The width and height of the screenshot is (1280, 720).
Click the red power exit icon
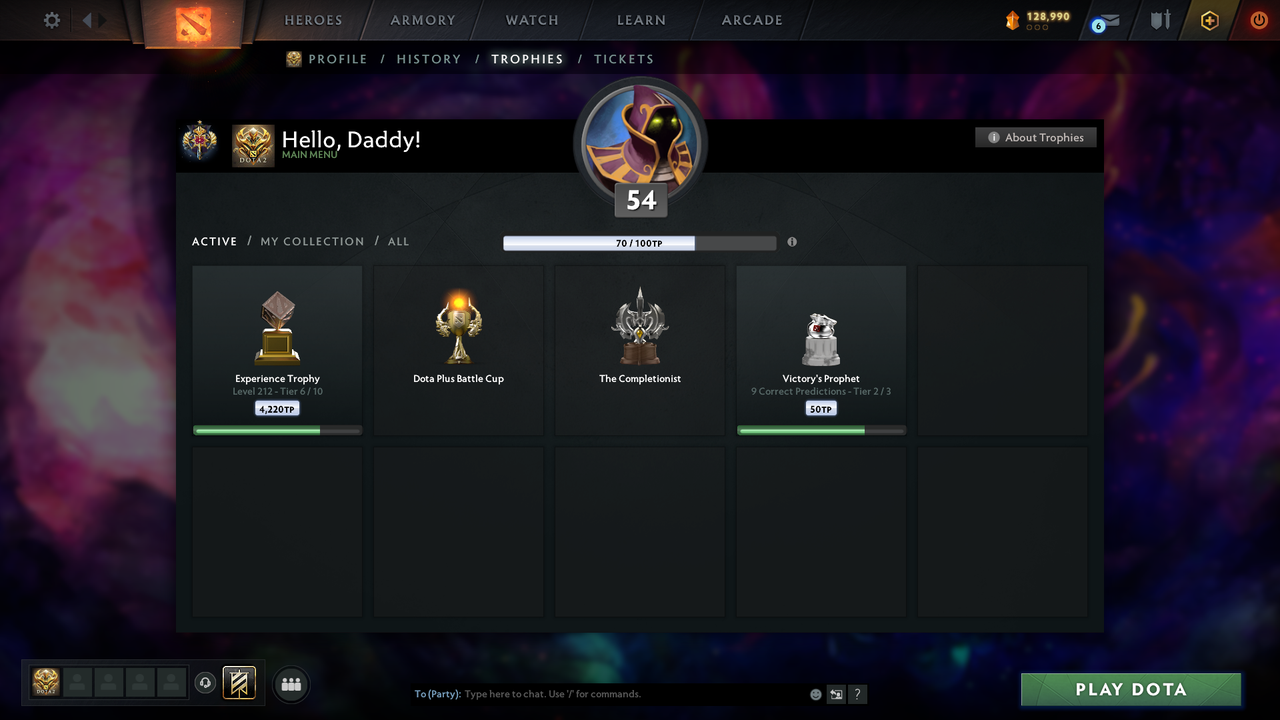(x=1259, y=19)
